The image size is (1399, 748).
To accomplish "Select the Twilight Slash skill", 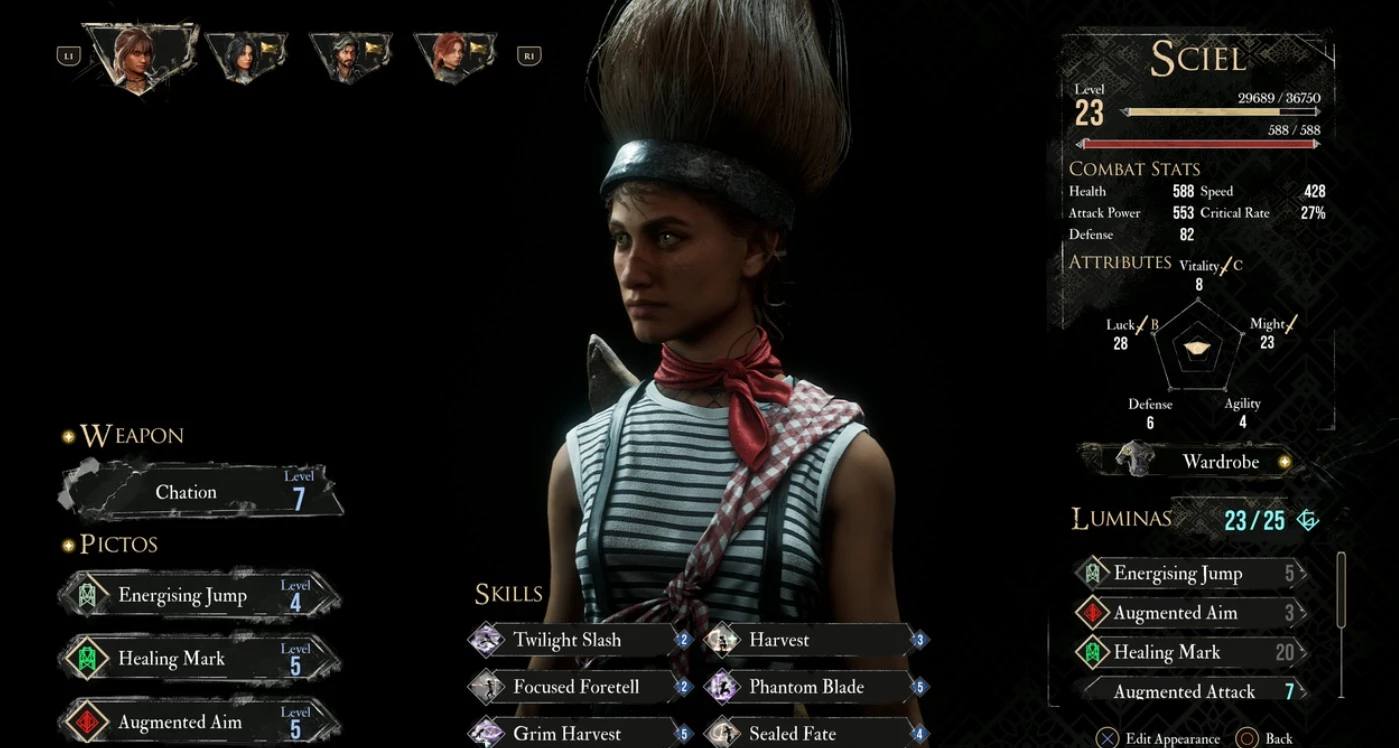I will pyautogui.click(x=580, y=640).
